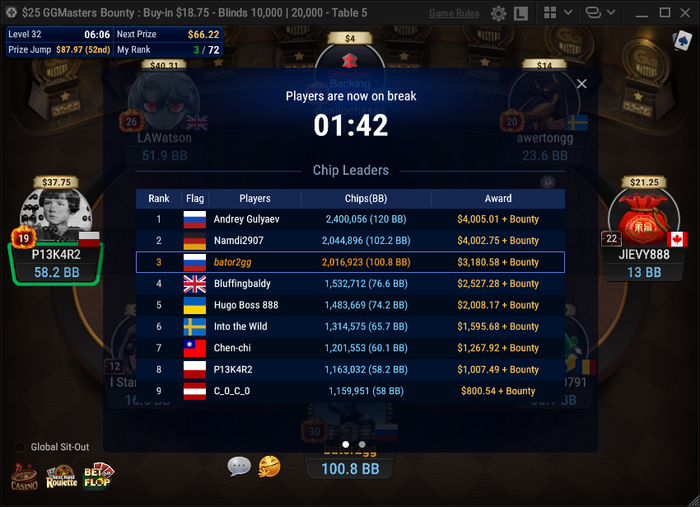The width and height of the screenshot is (700, 507).
Task: Open the Casino game icon
Action: (x=25, y=476)
